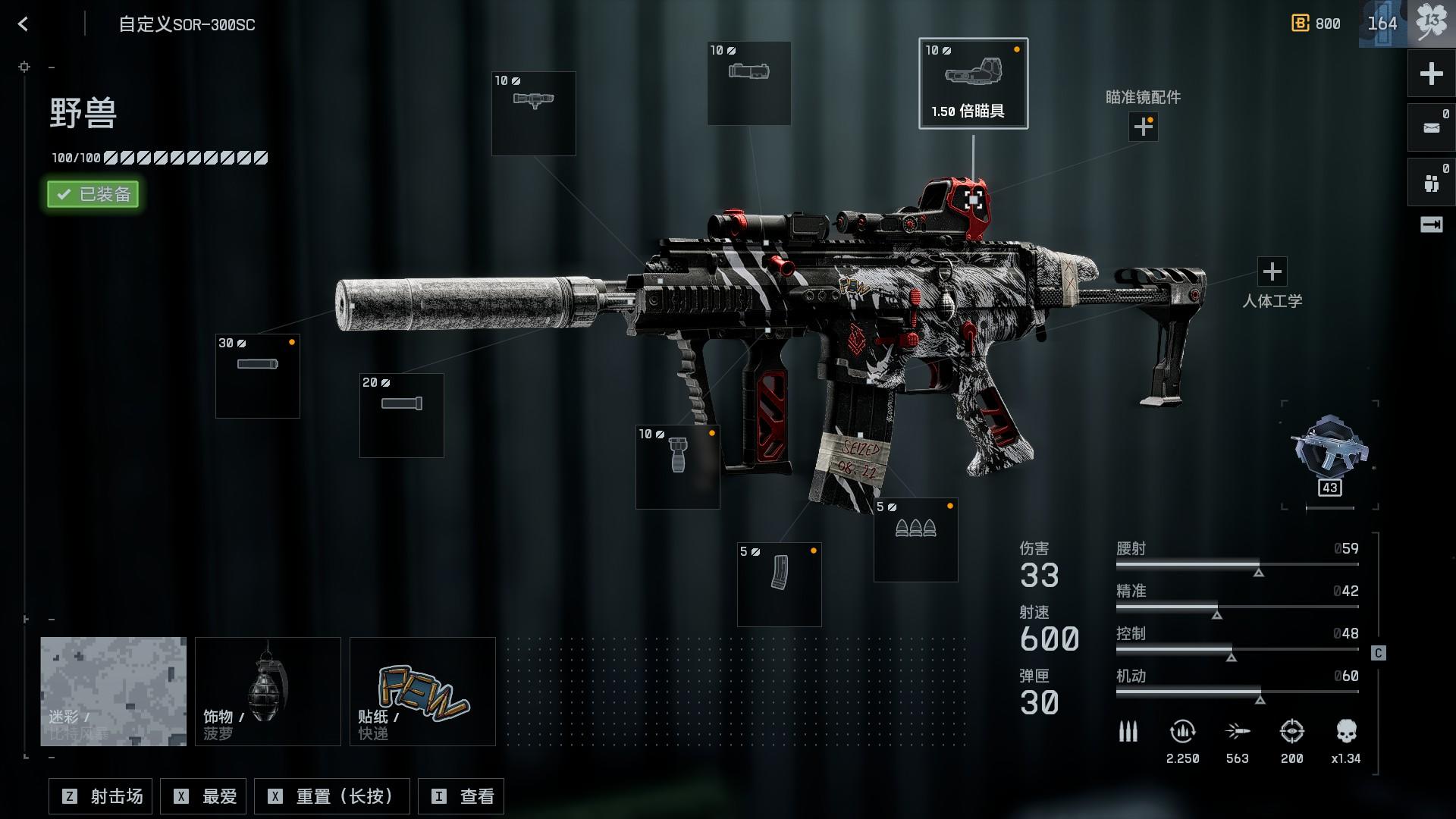
Task: Reset the weapon customization
Action: (x=332, y=796)
